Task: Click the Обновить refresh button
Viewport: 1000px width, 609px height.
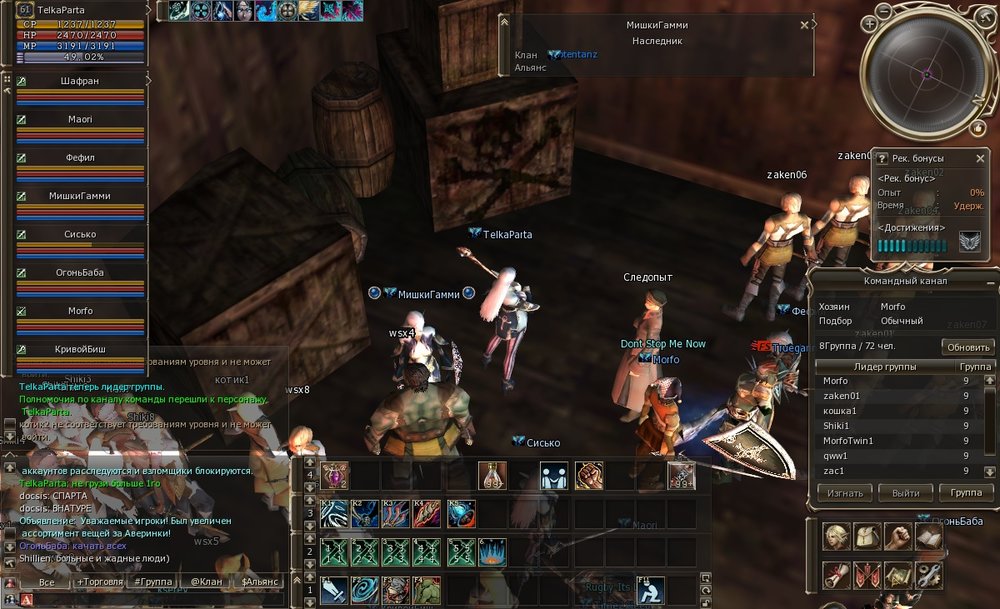Action: click(x=967, y=347)
